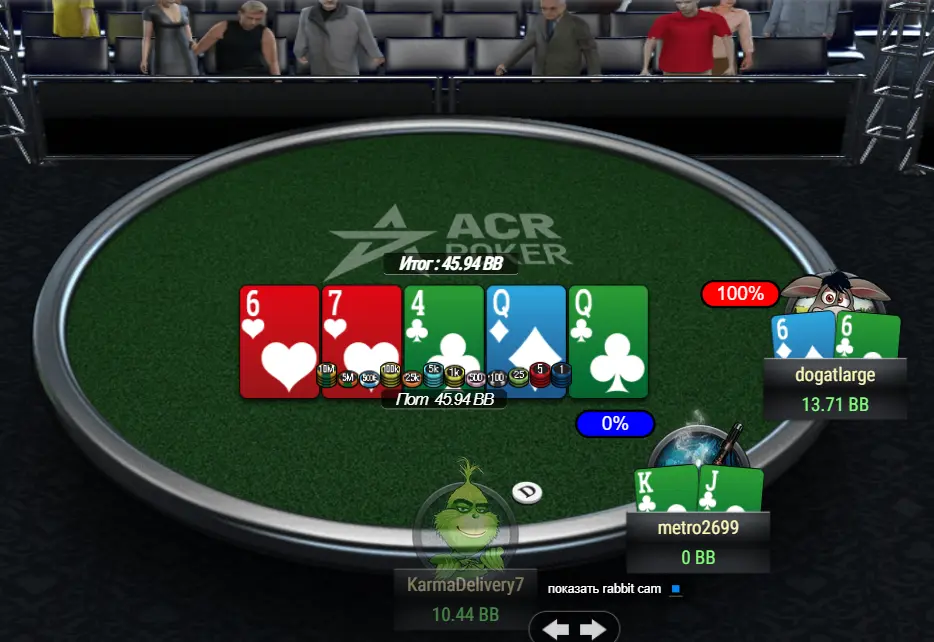Select the KarmaDelivery7 player panel
The height and width of the screenshot is (642, 934).
tap(465, 597)
